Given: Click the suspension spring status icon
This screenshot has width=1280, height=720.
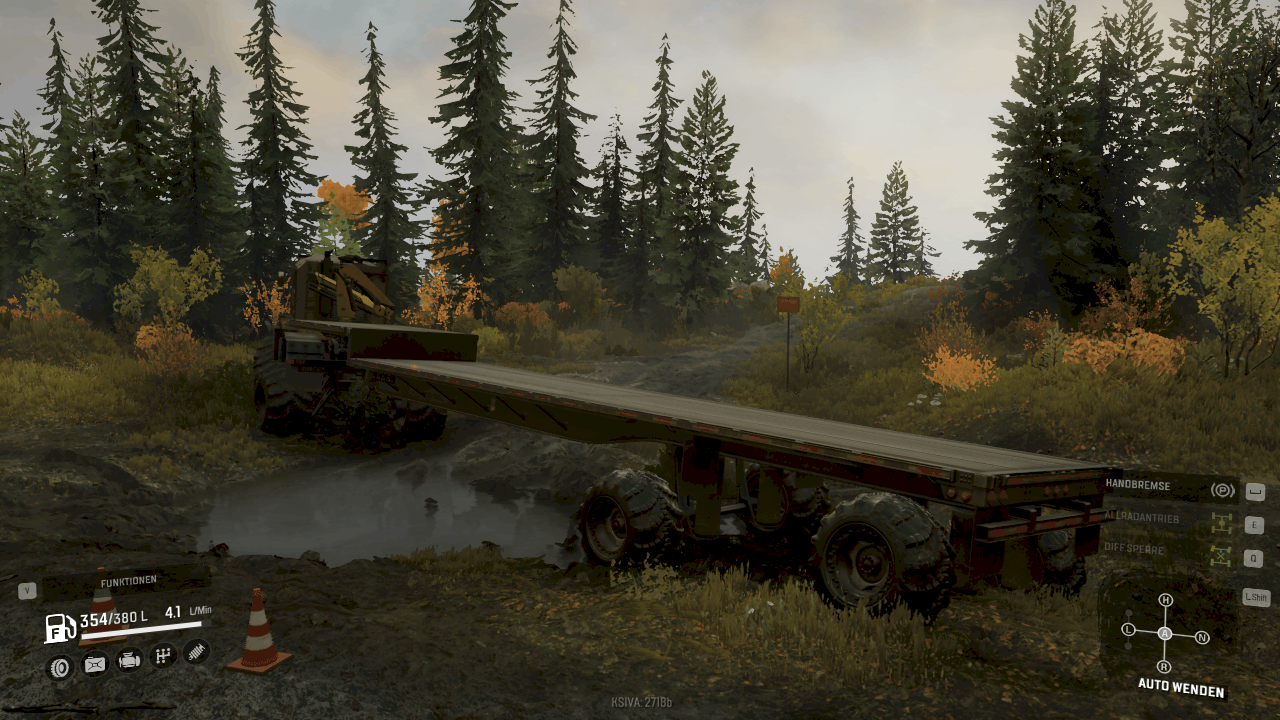Looking at the screenshot, I should tap(197, 652).
